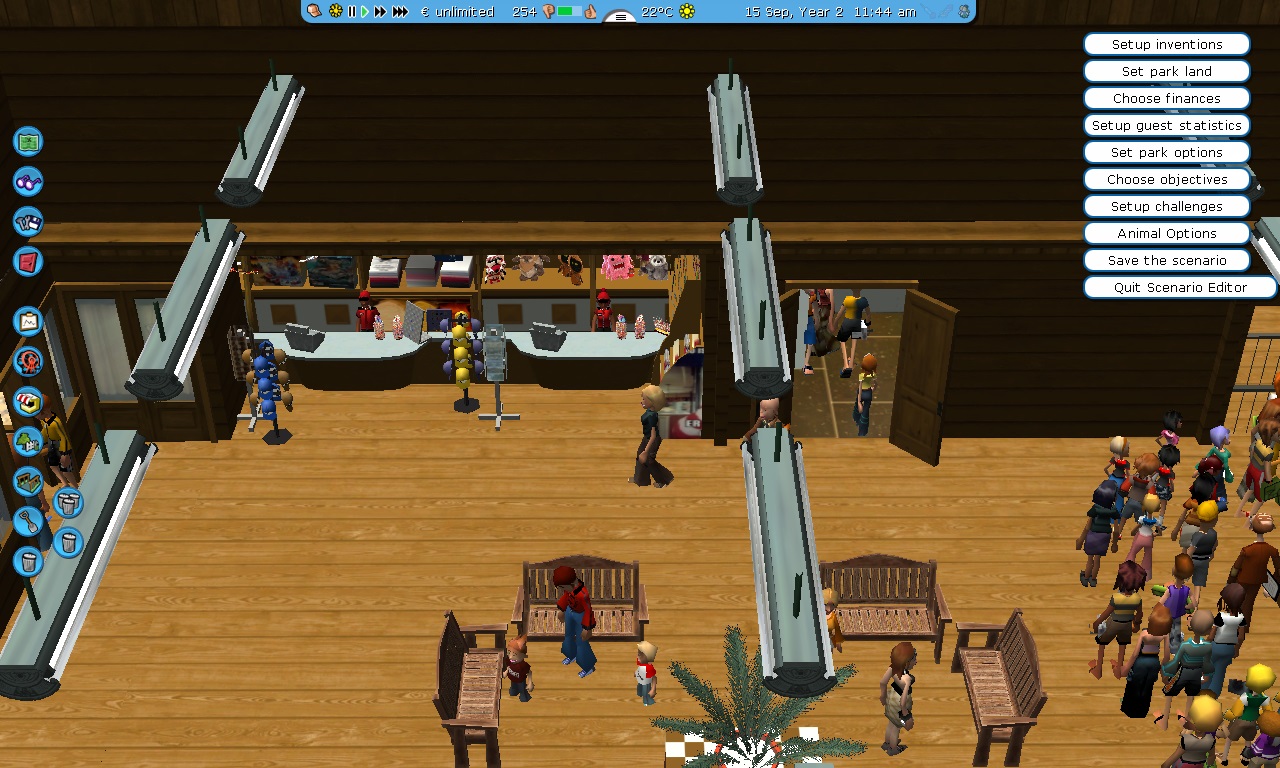Open the Choose objectives menu
The width and height of the screenshot is (1280, 768).
[1166, 179]
